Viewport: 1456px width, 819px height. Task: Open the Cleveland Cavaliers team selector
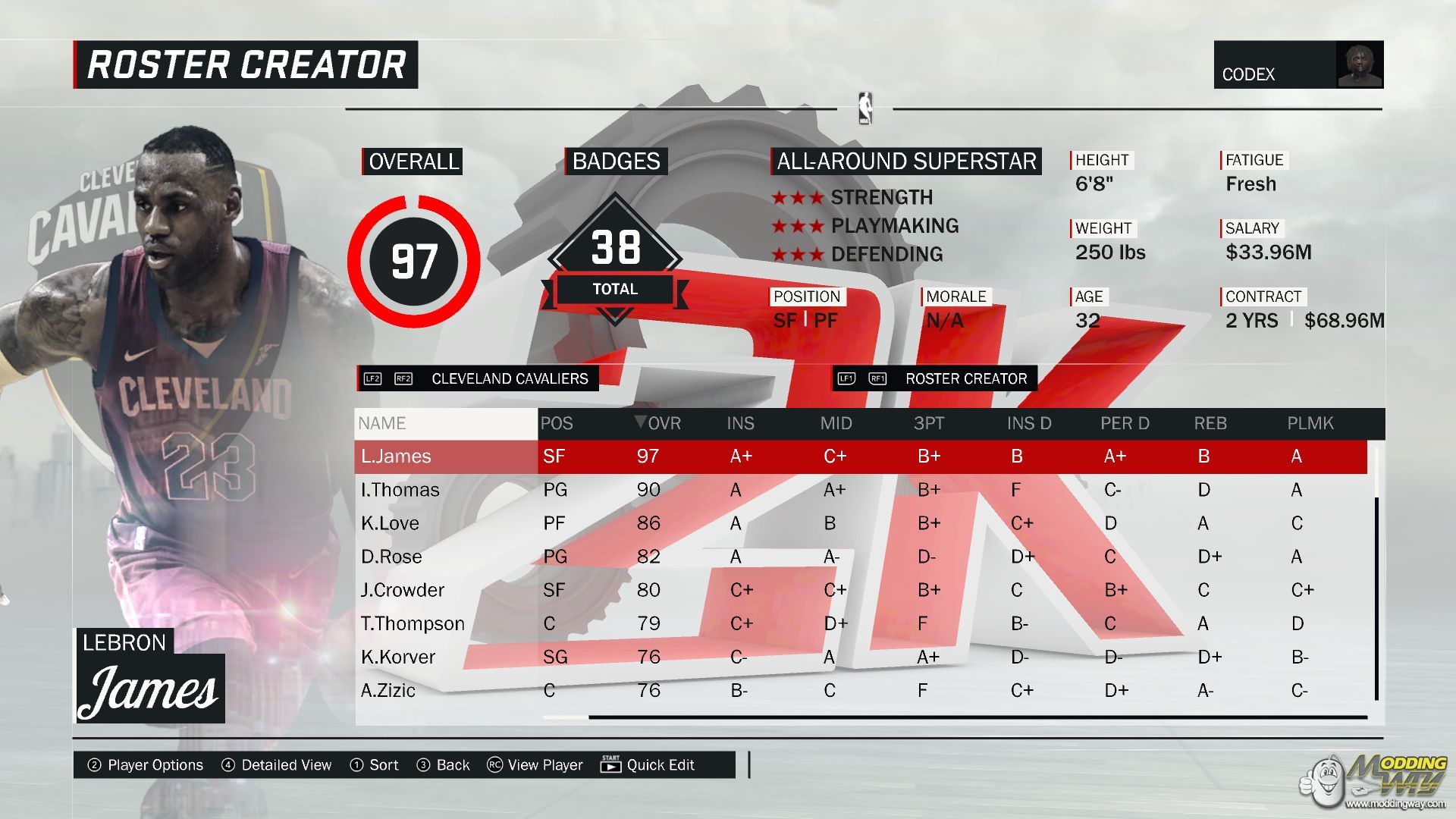pyautogui.click(x=509, y=378)
